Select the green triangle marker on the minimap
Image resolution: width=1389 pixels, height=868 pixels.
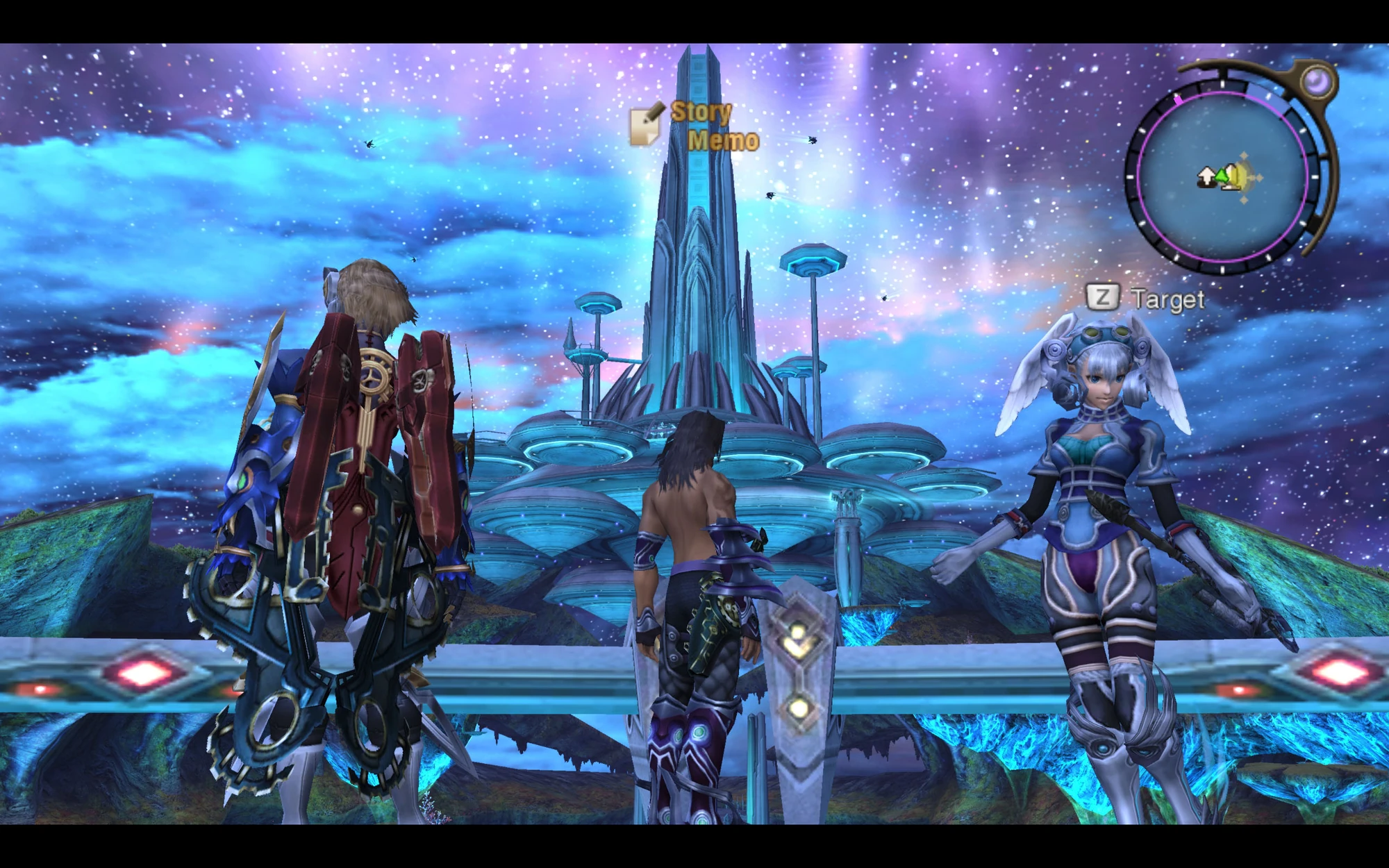tap(1221, 176)
